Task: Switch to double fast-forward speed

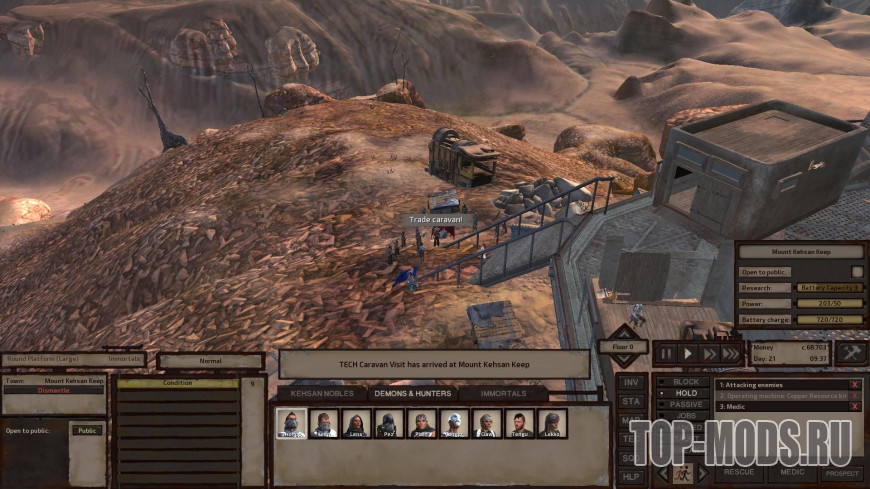Action: pyautogui.click(x=709, y=353)
